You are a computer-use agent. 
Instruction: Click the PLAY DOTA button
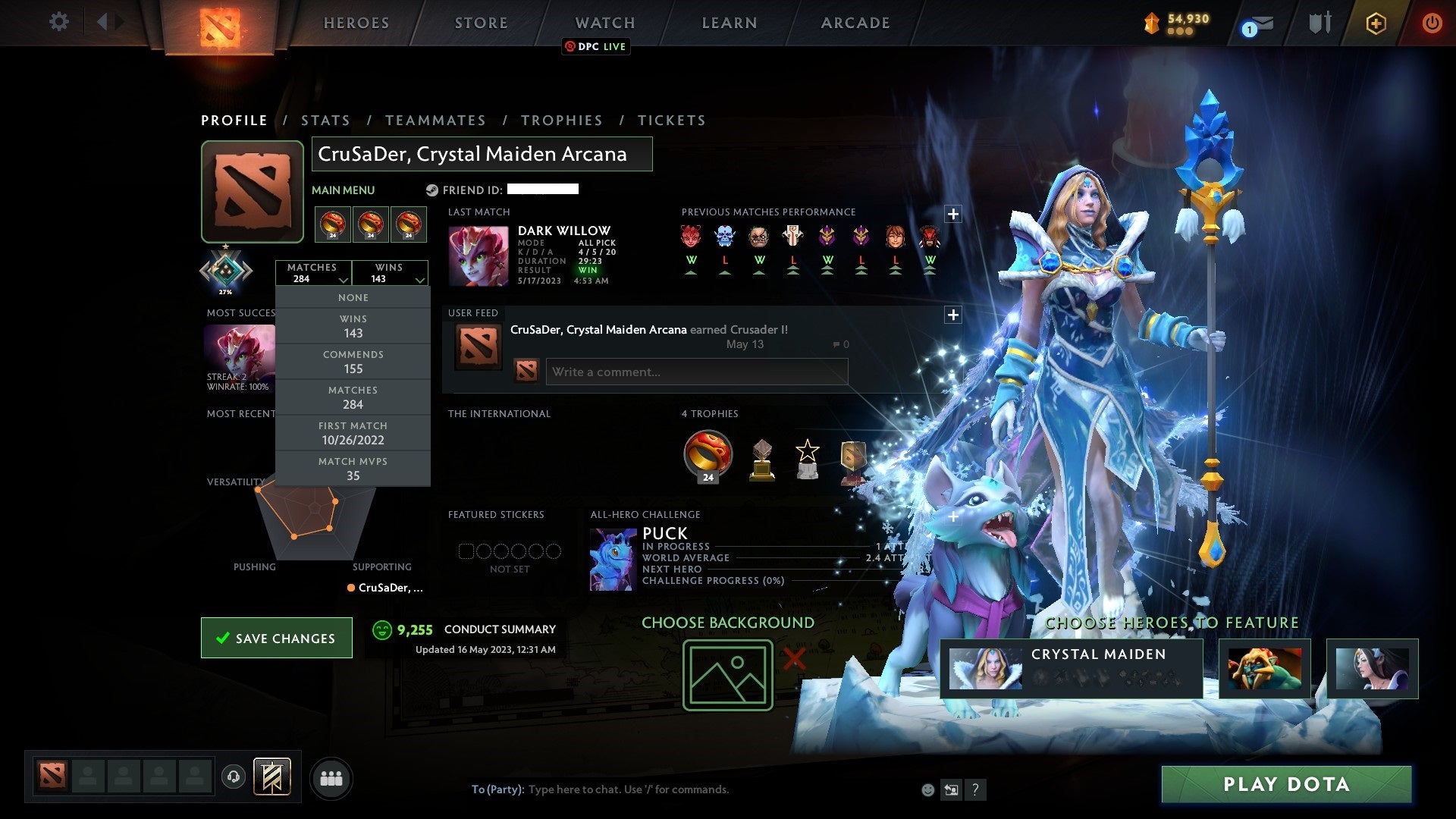click(1285, 785)
